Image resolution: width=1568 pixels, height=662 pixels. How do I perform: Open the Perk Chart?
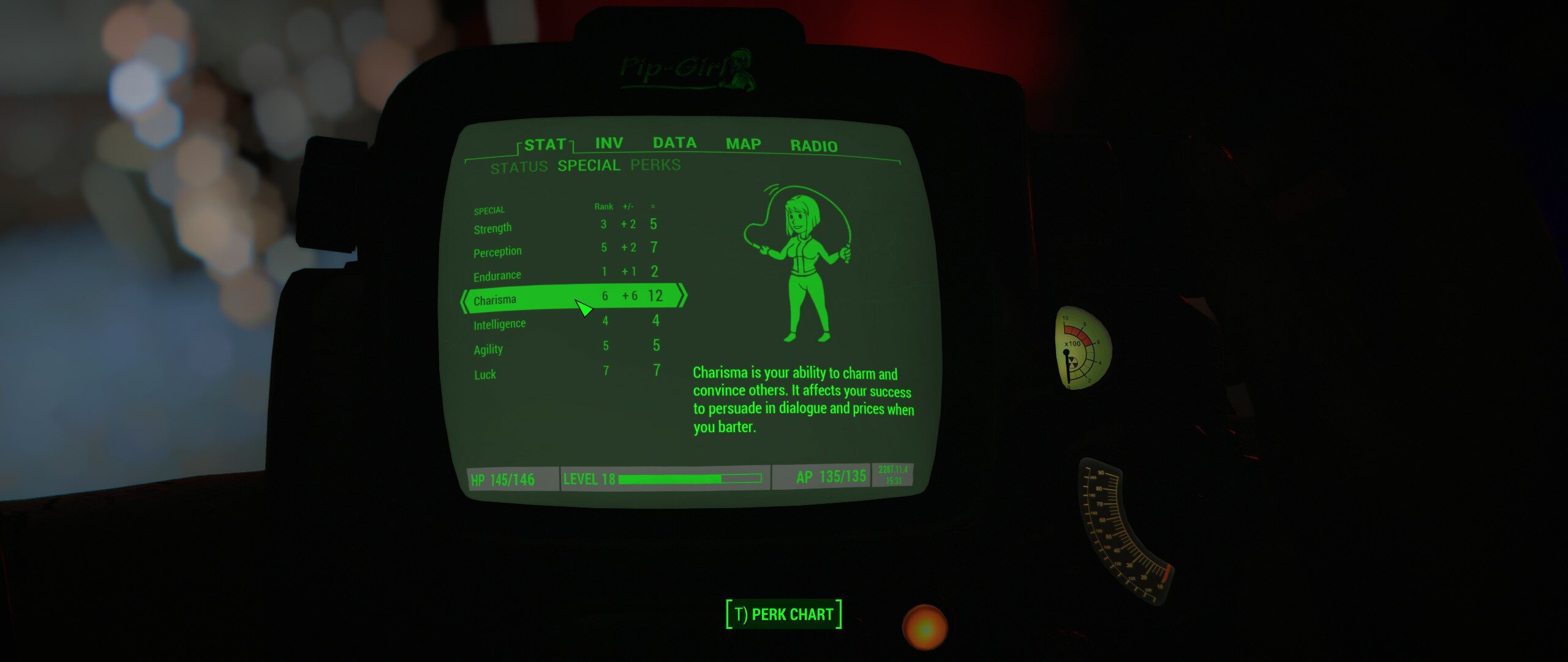click(x=783, y=614)
